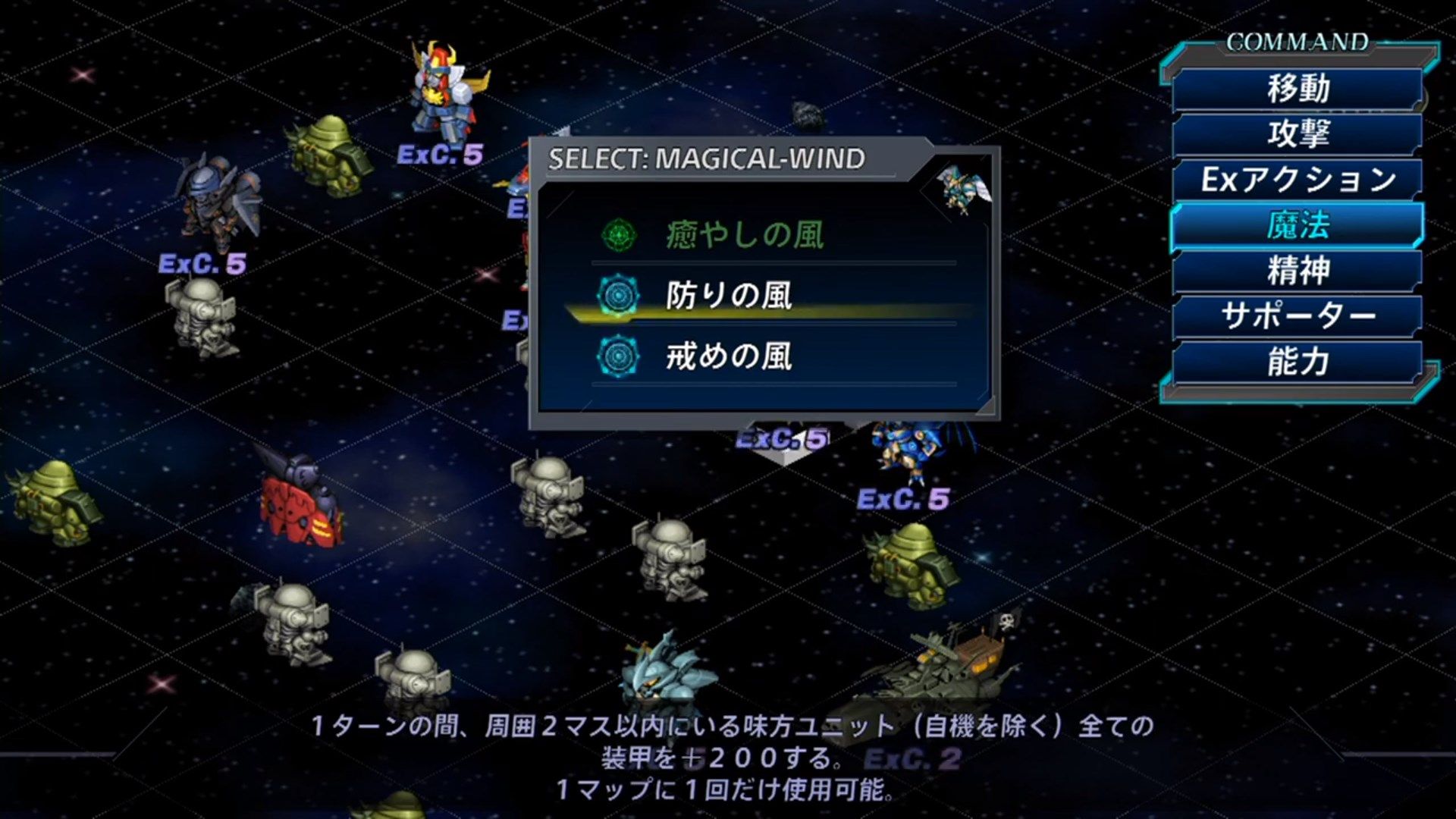1456x819 pixels.
Task: Select the 精神 (Spirit) command
Action: [x=1297, y=271]
